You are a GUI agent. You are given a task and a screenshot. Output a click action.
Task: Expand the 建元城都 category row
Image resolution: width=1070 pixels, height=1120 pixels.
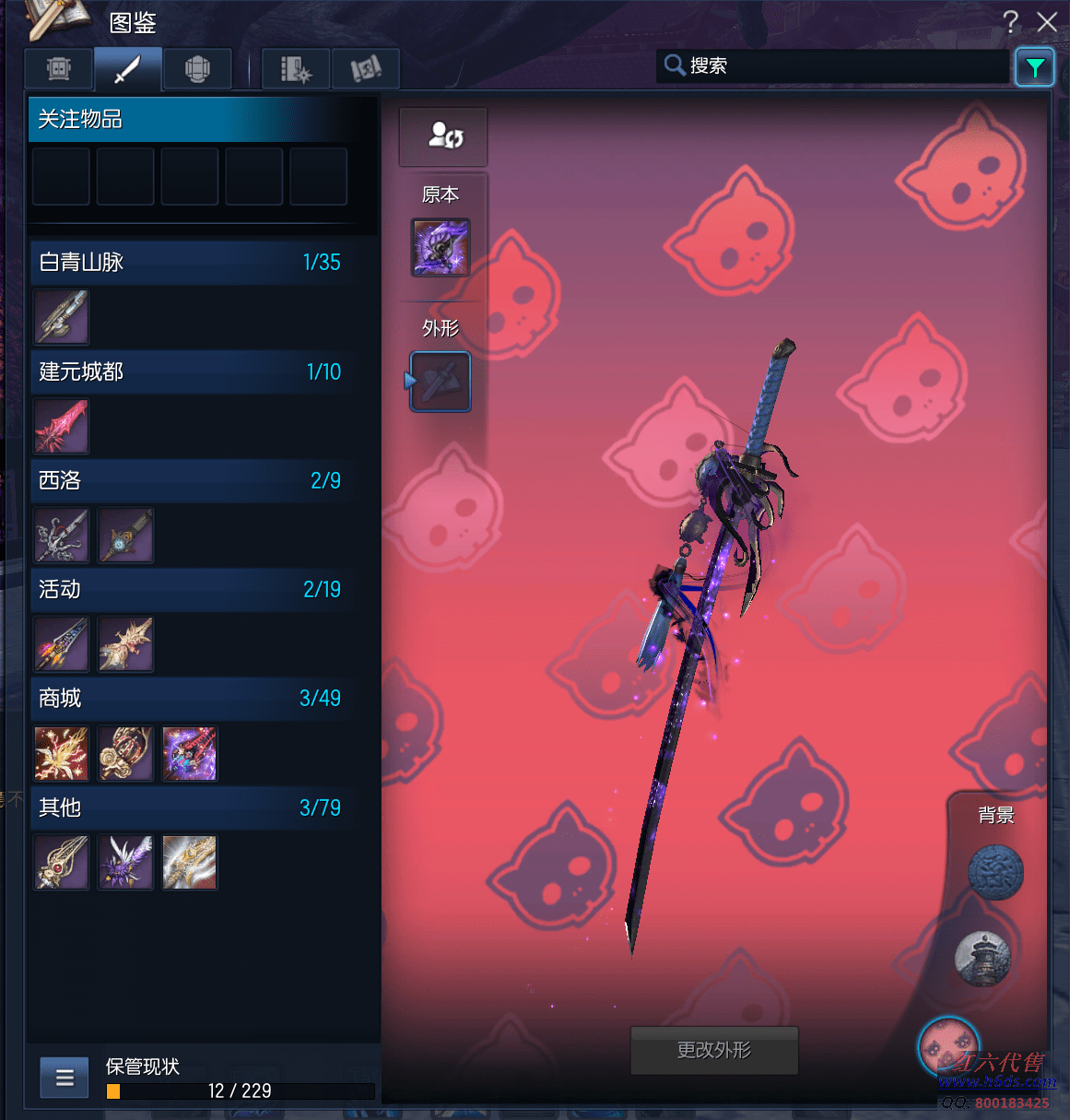click(190, 371)
